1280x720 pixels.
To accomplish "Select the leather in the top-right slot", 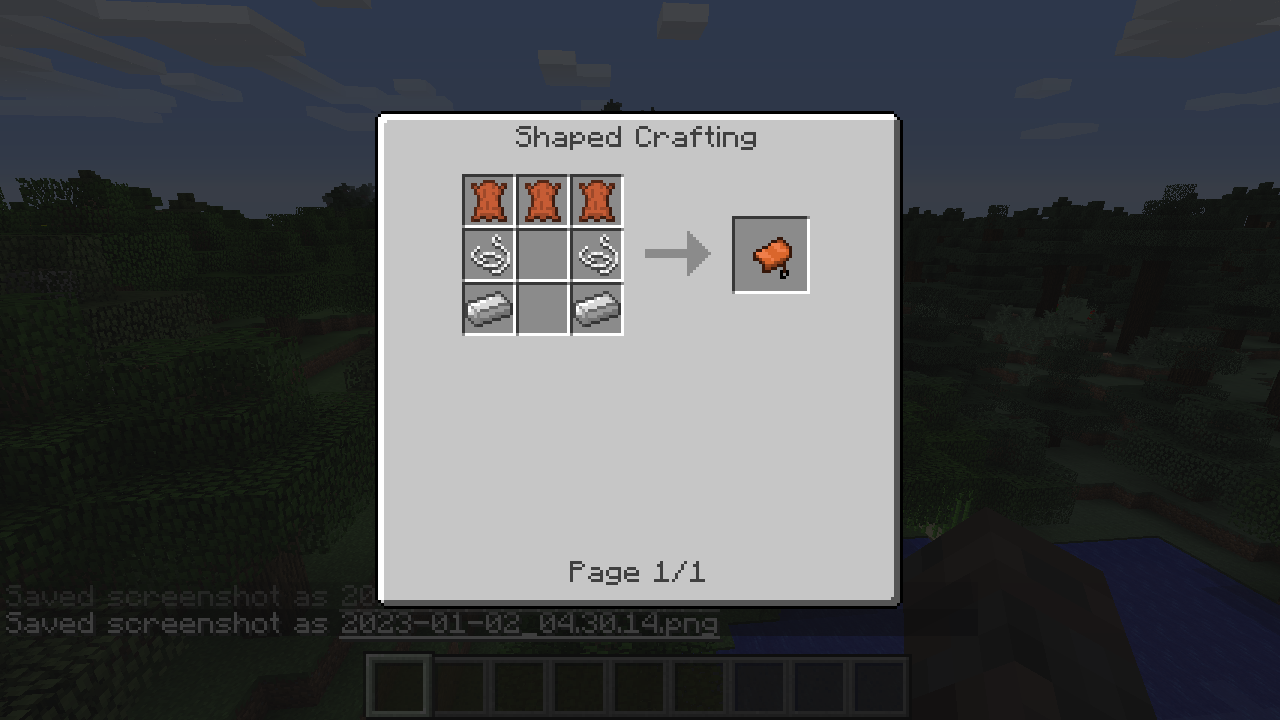I will [596, 200].
